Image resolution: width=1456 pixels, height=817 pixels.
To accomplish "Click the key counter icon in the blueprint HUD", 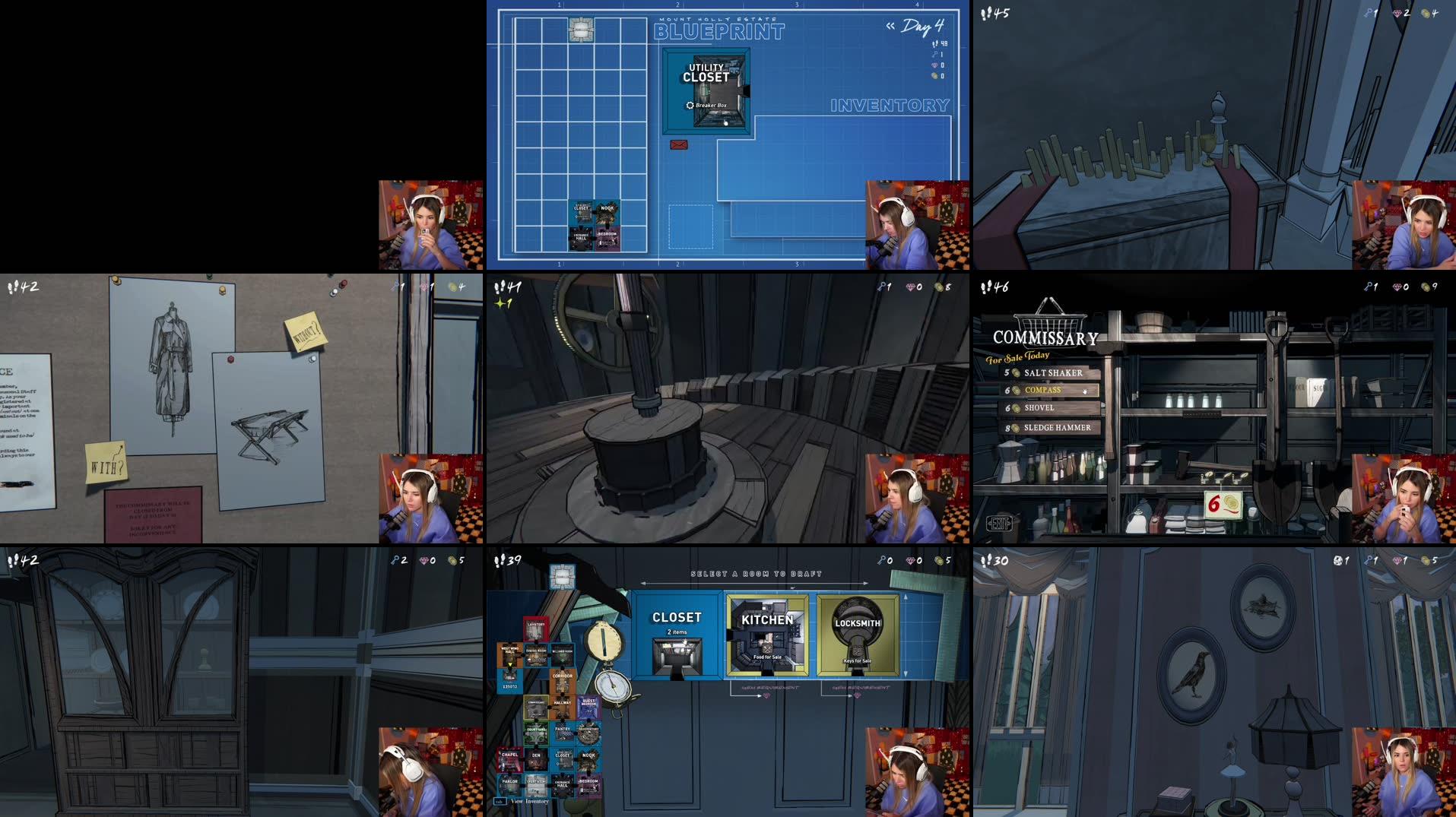I will [x=934, y=55].
